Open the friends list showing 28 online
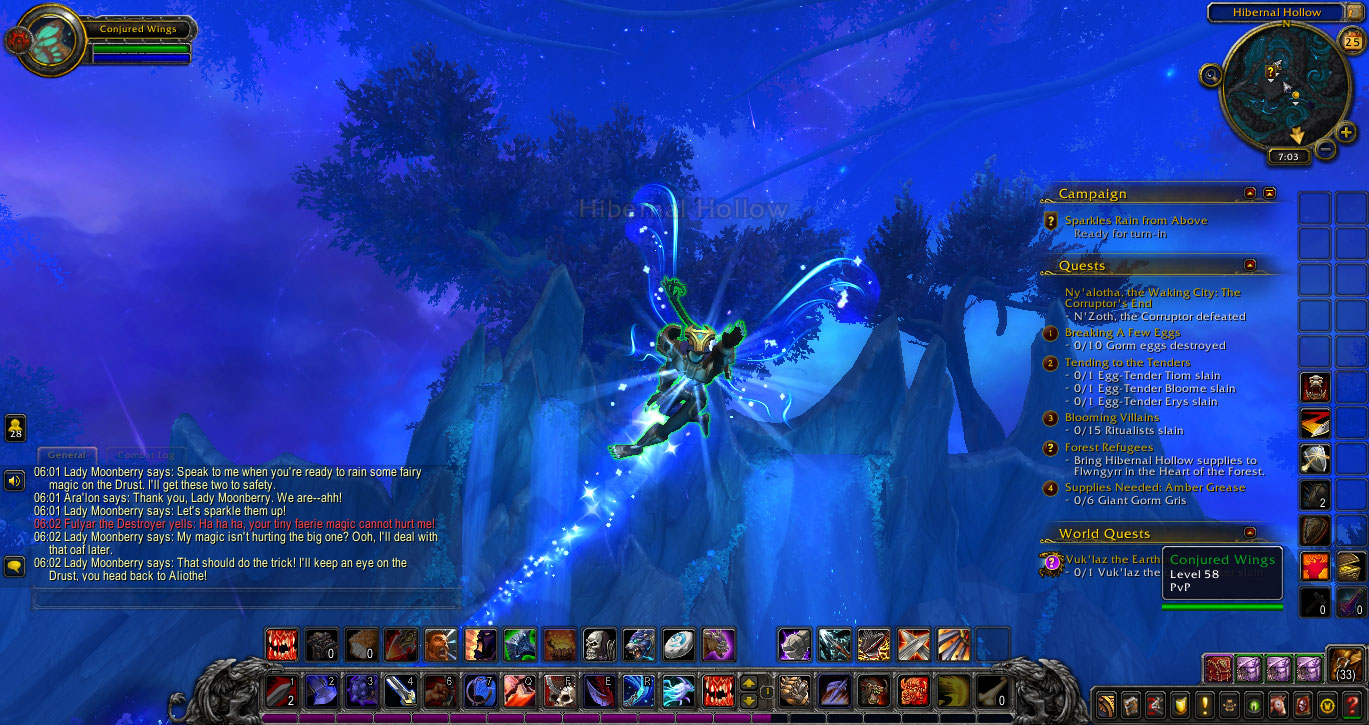Image resolution: width=1369 pixels, height=725 pixels. pos(15,428)
